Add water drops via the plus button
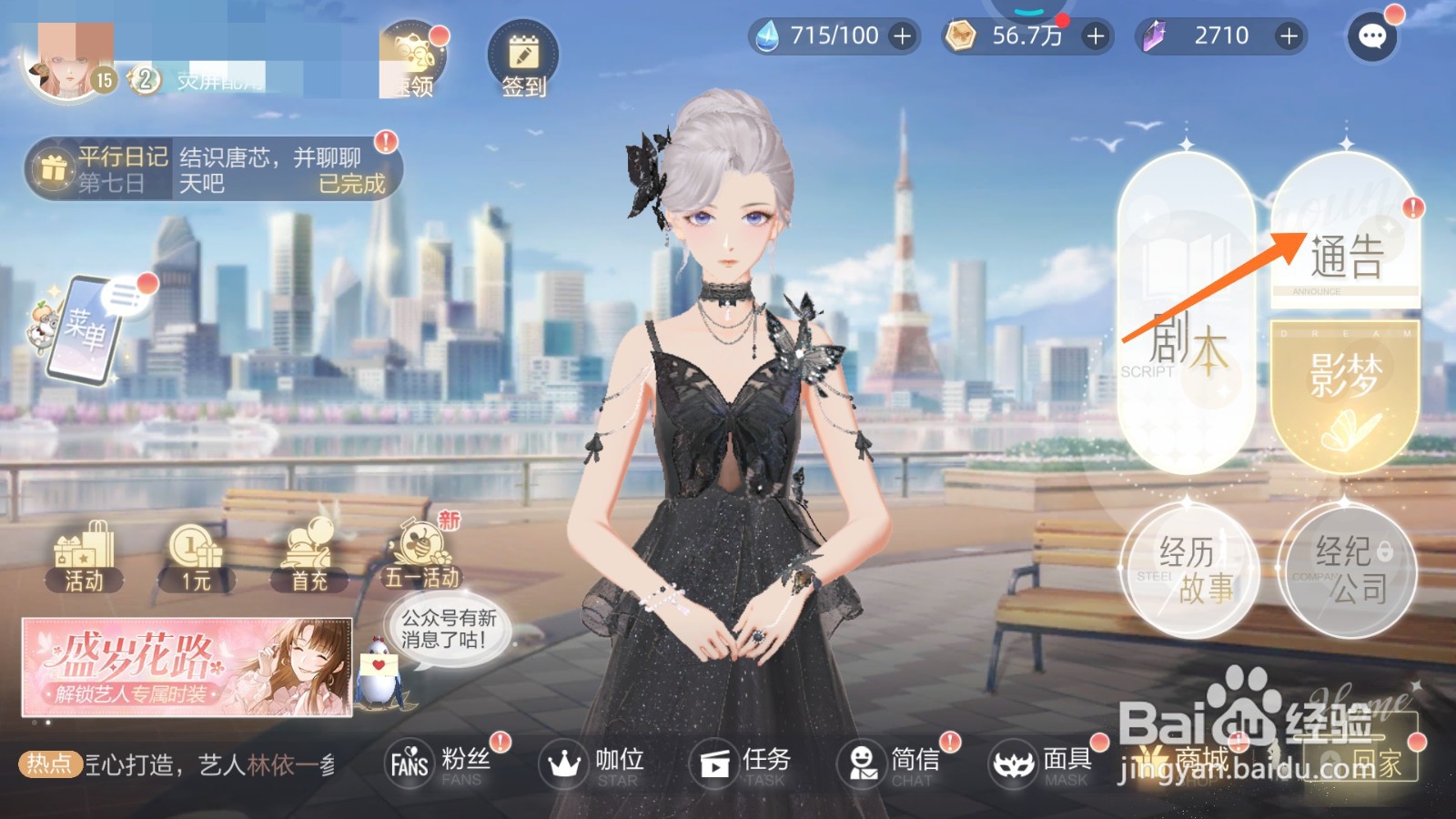Viewport: 1456px width, 819px height. pos(902,37)
